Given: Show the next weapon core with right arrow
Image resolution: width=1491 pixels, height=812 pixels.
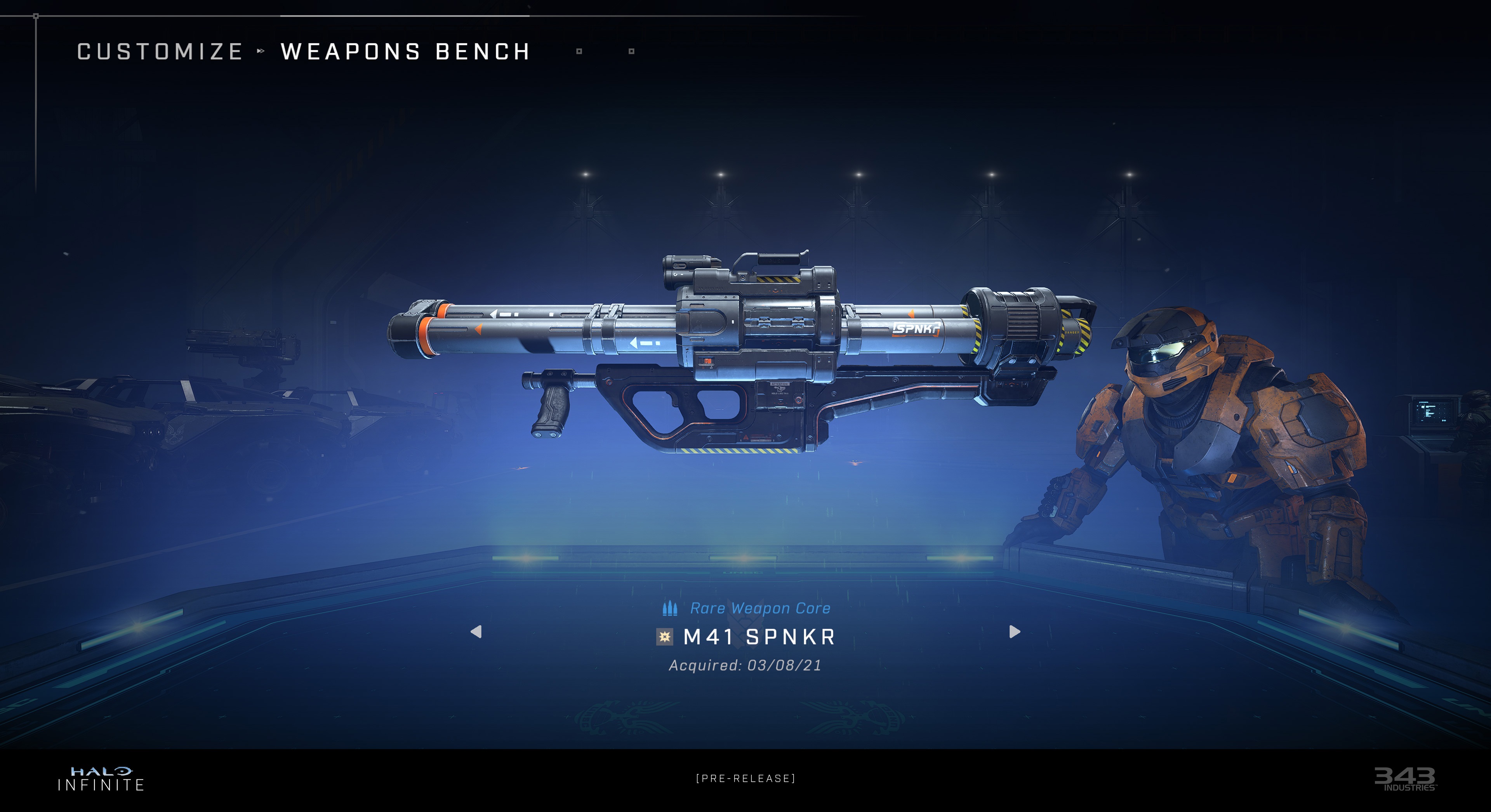Looking at the screenshot, I should [1014, 632].
